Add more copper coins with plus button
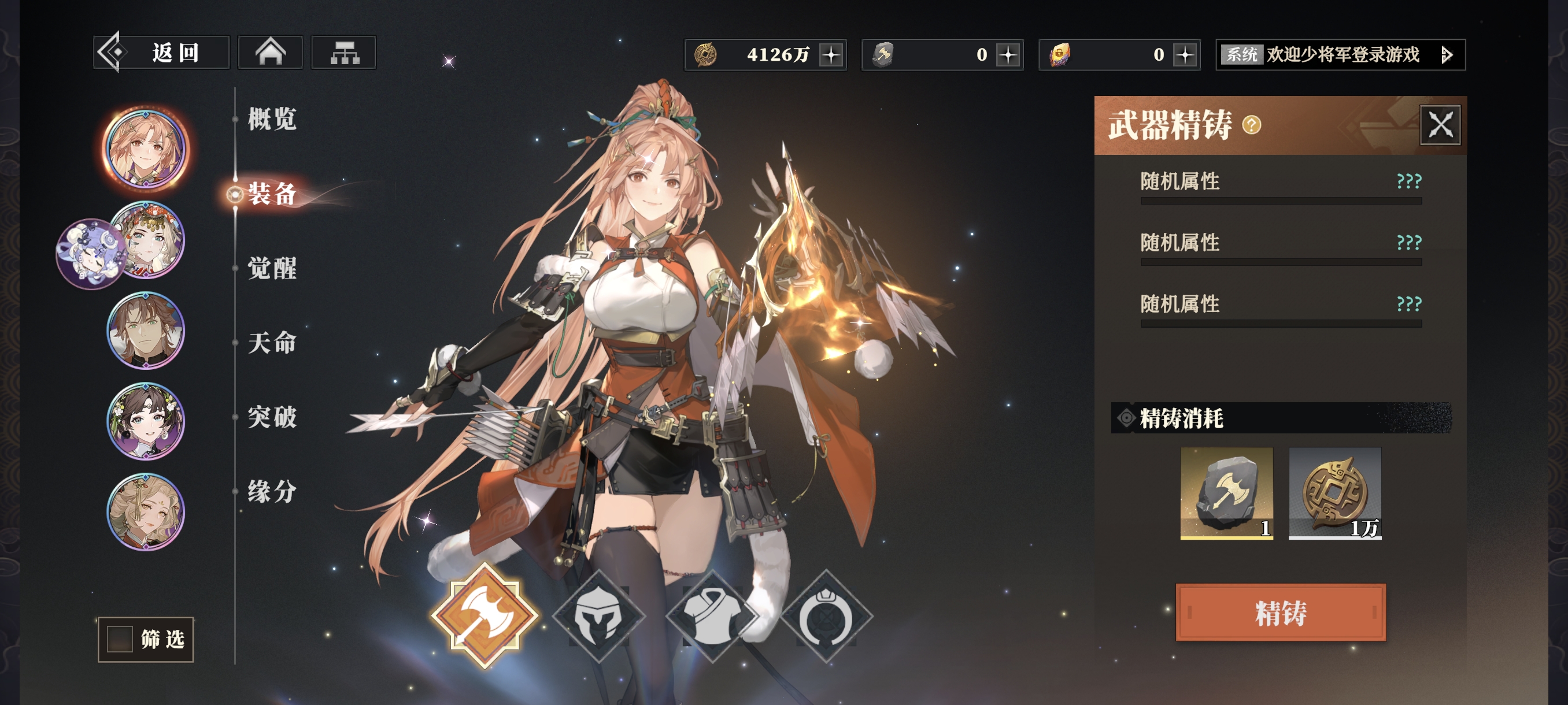 pos(831,55)
